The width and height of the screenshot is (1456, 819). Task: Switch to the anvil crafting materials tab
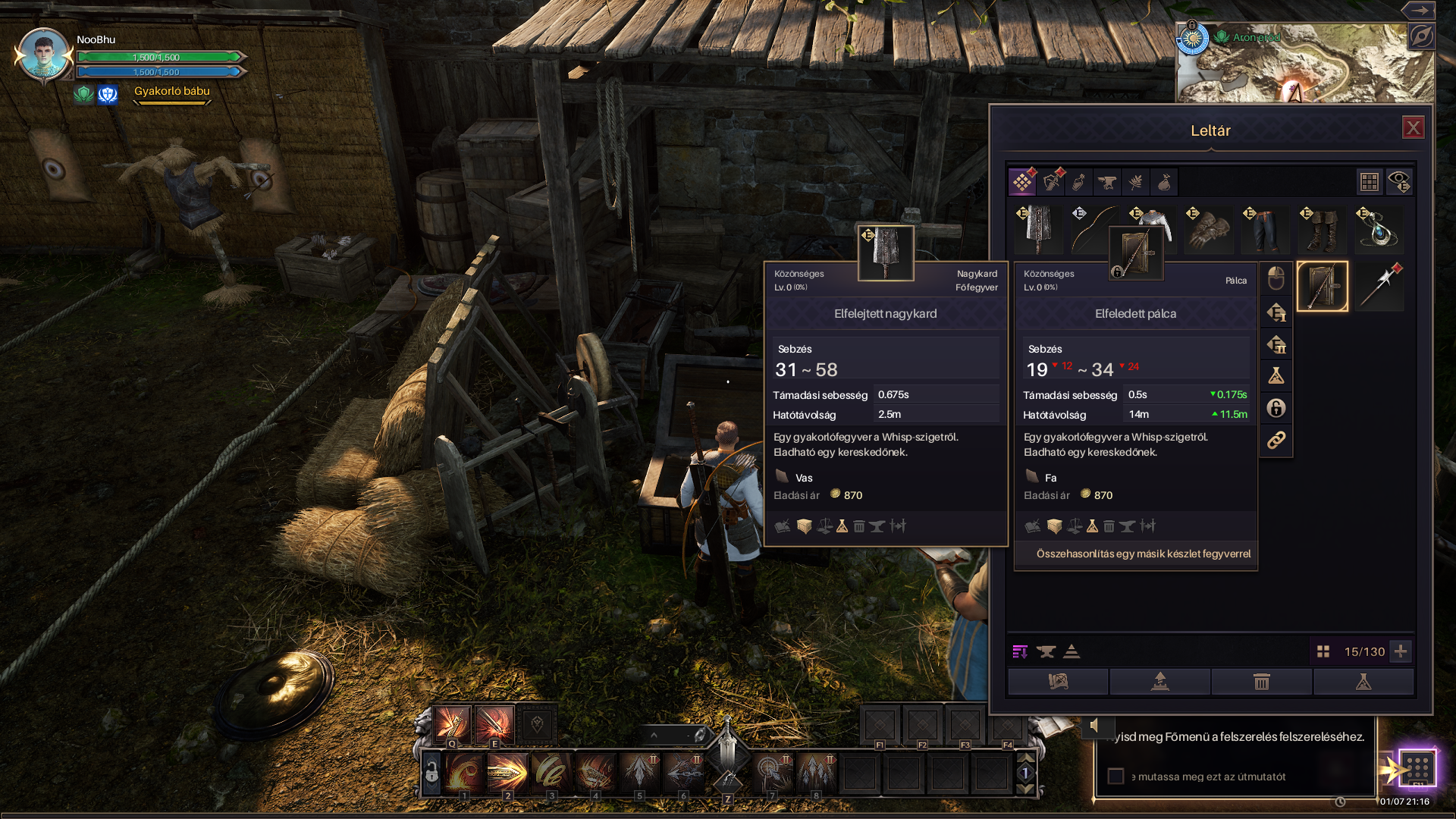(x=1107, y=182)
